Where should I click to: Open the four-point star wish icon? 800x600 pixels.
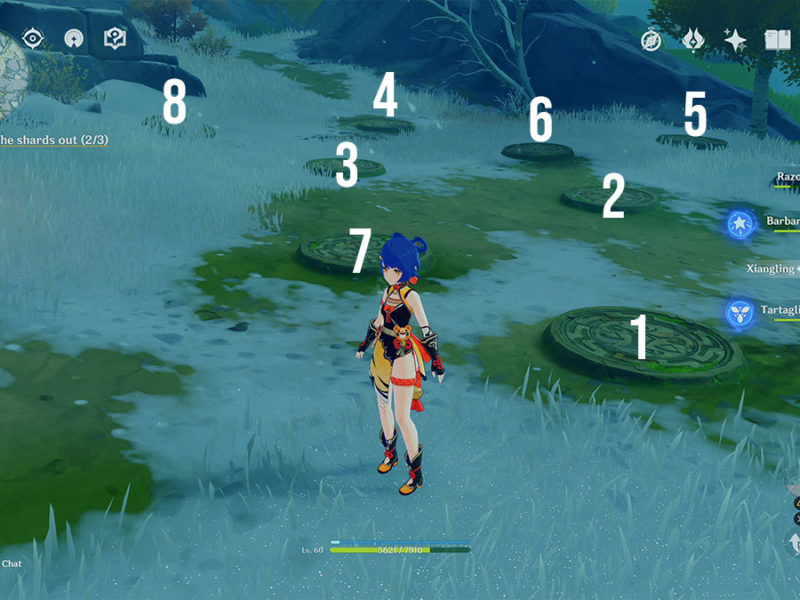[735, 40]
